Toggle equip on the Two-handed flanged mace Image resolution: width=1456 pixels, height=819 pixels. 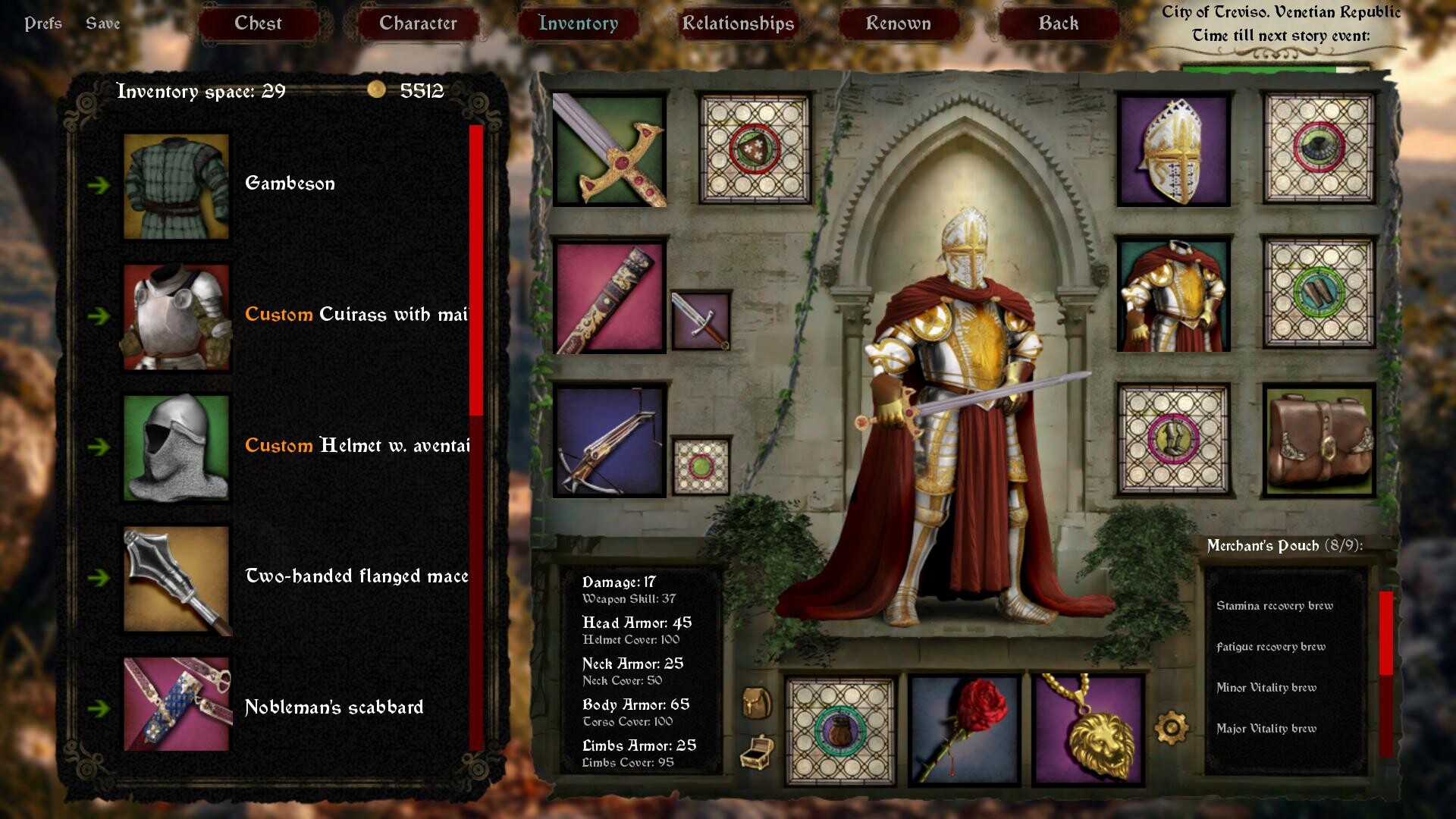[x=101, y=578]
